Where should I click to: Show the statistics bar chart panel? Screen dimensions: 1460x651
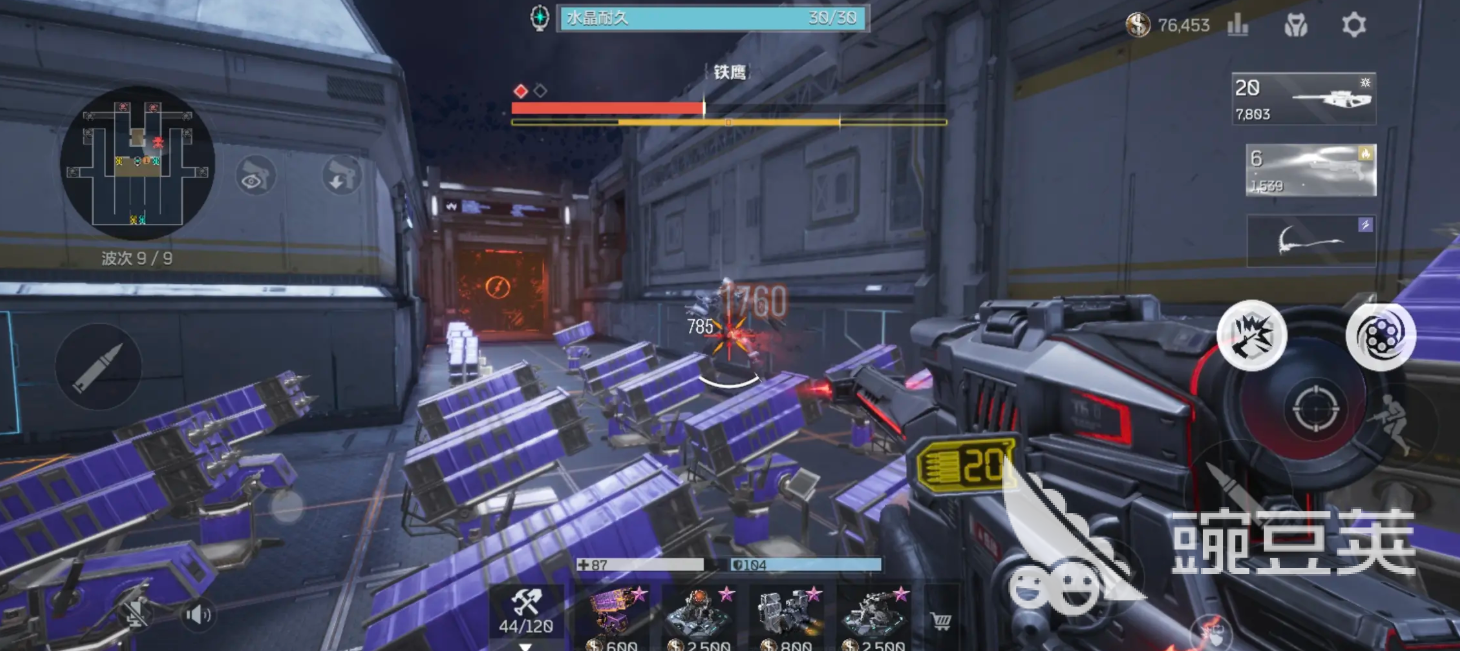(1238, 25)
